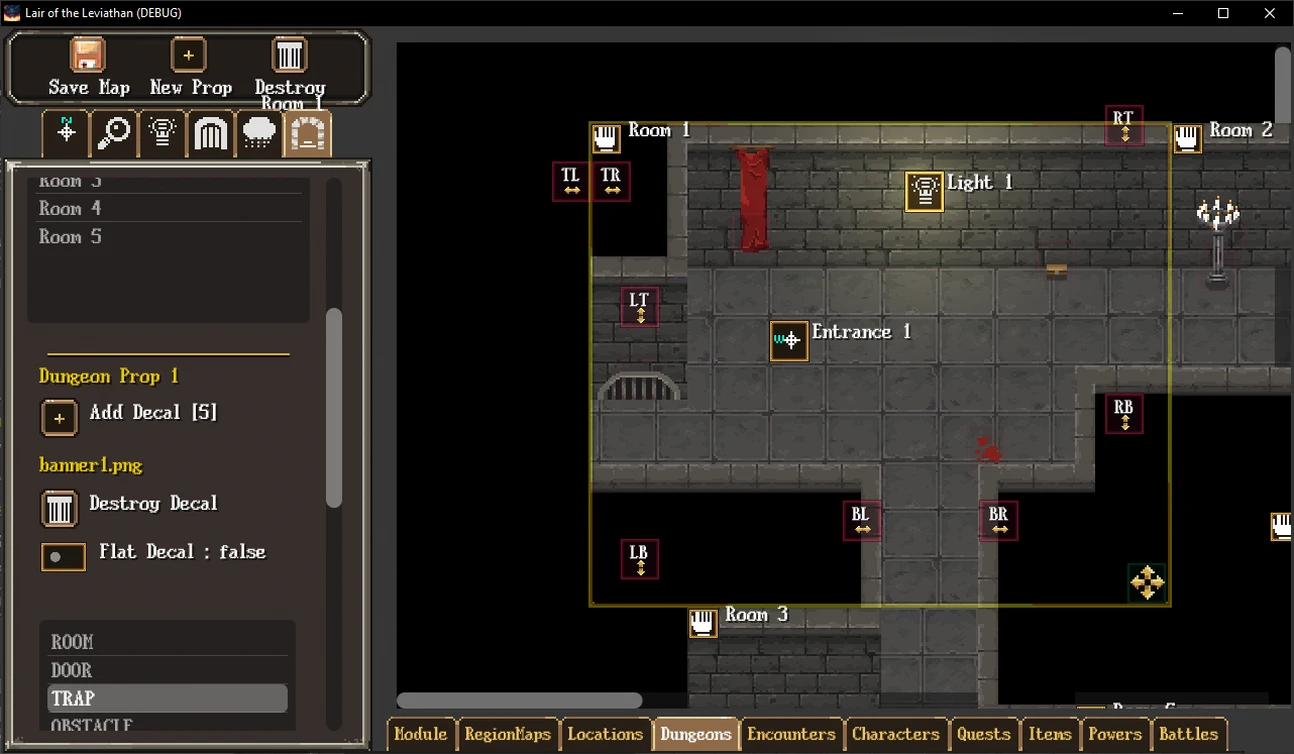The width and height of the screenshot is (1294, 754).
Task: Add a decal to Dungeon Prop 1
Action: [59, 418]
